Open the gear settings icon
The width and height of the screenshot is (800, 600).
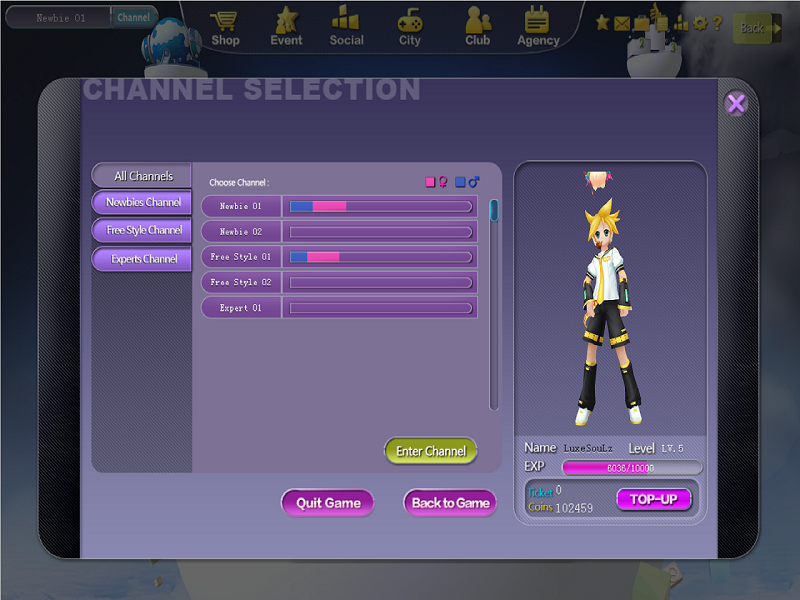coord(699,22)
